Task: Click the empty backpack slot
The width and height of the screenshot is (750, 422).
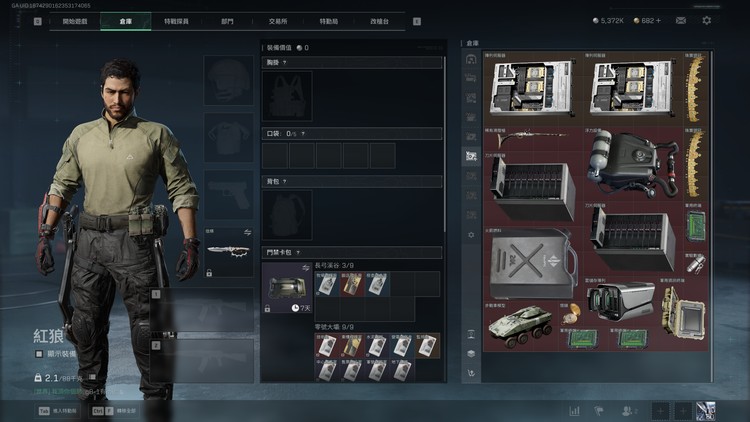Action: 287,214
